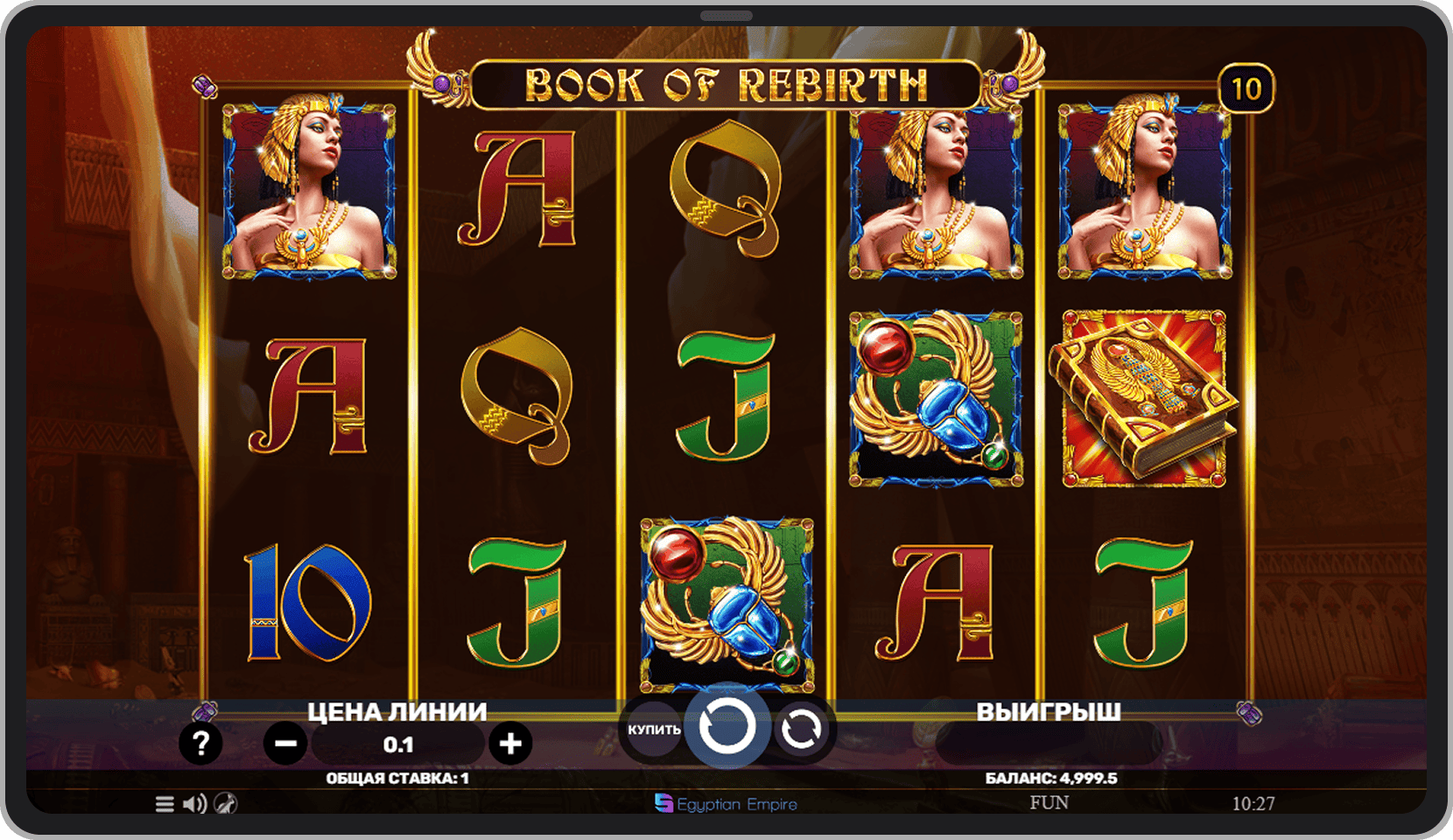The width and height of the screenshot is (1453, 840).
Task: Toggle the sound speaker icon
Action: point(194,803)
